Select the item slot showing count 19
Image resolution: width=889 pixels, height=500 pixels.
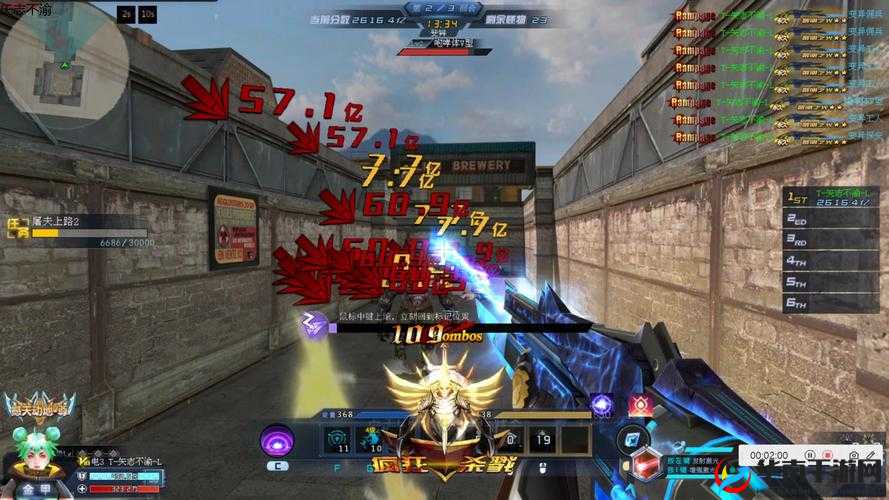543,439
